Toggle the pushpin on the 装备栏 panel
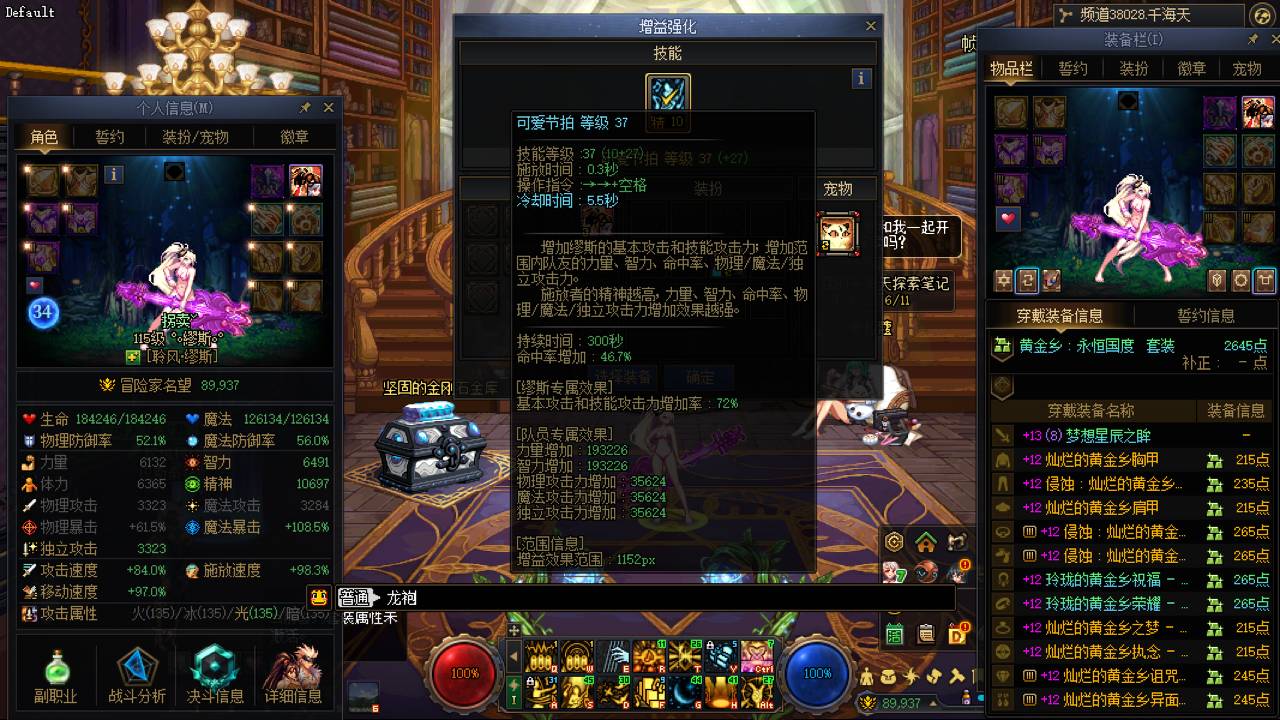 pyautogui.click(x=1253, y=41)
